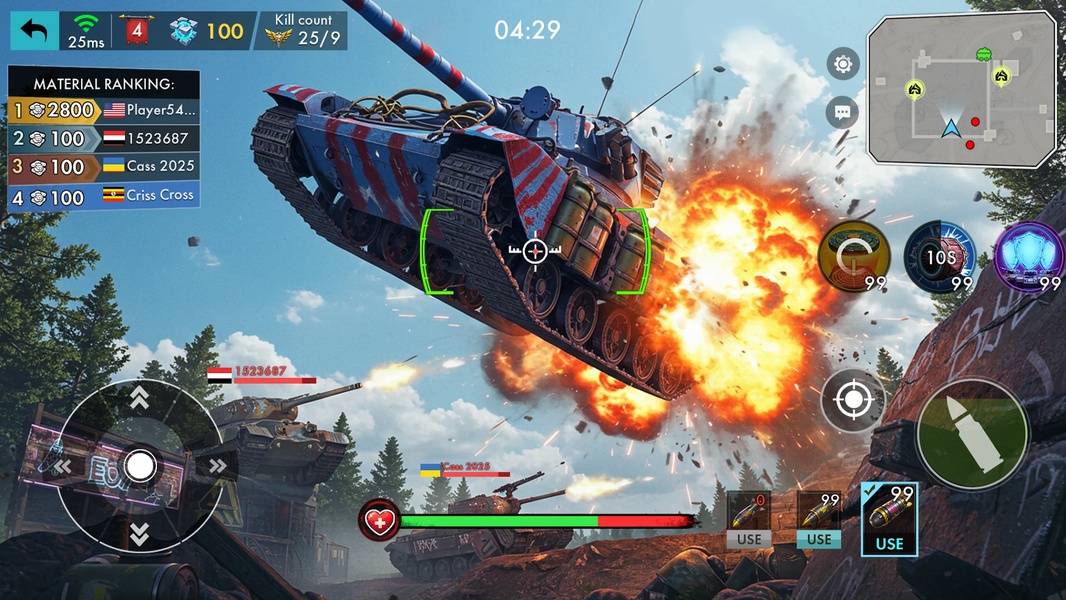
Task: Go back using the arrow button
Action: pyautogui.click(x=34, y=31)
